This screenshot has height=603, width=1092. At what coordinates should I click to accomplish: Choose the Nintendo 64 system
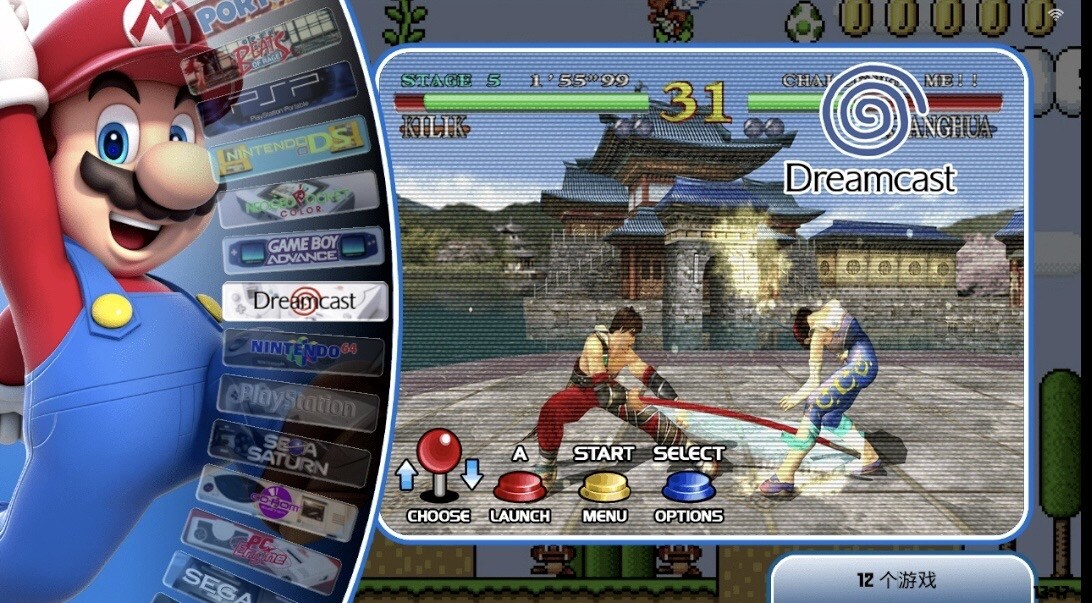pyautogui.click(x=303, y=352)
